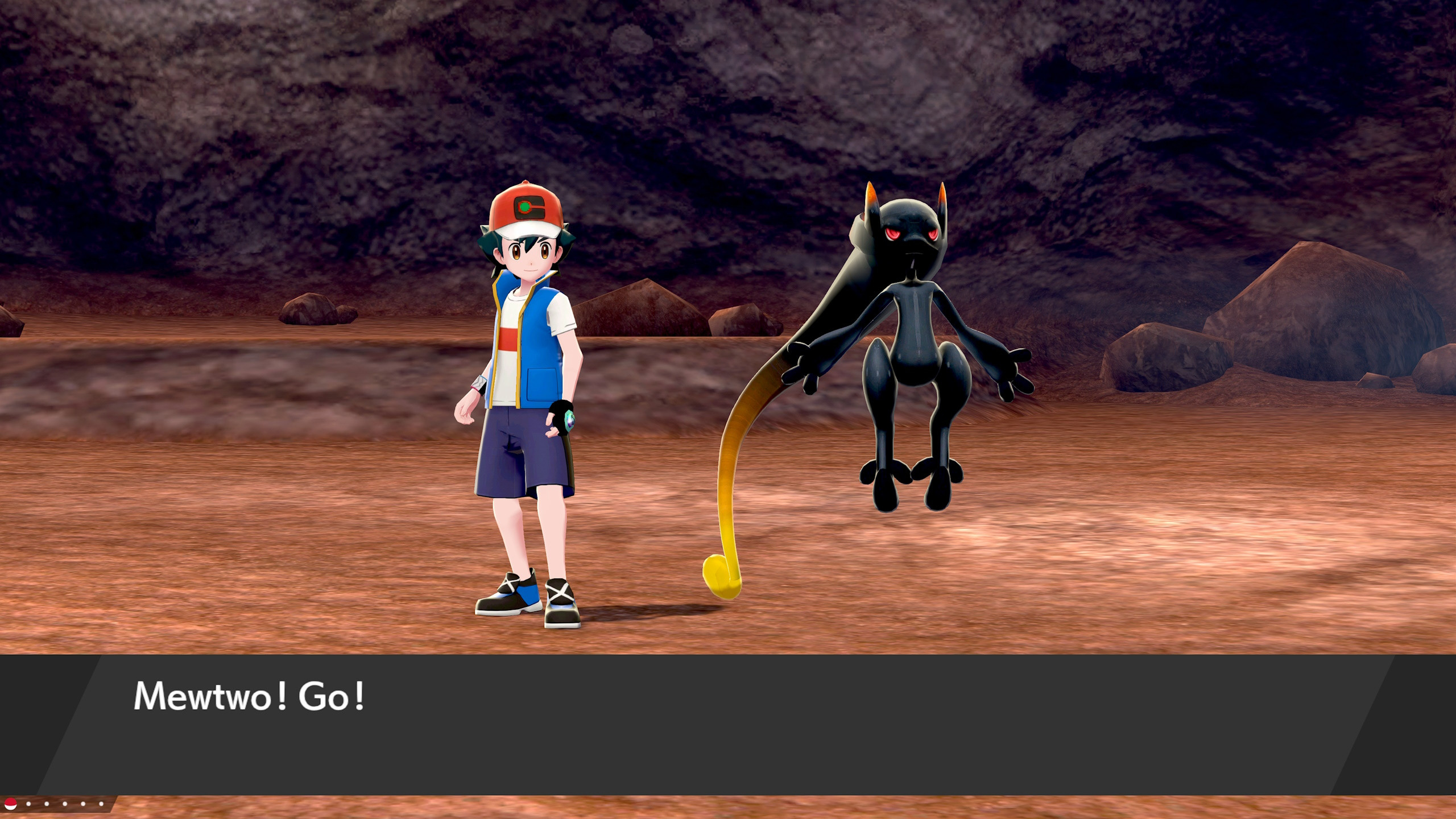Click the Poké Ball indicator icon
1456x819 pixels.
click(x=10, y=804)
